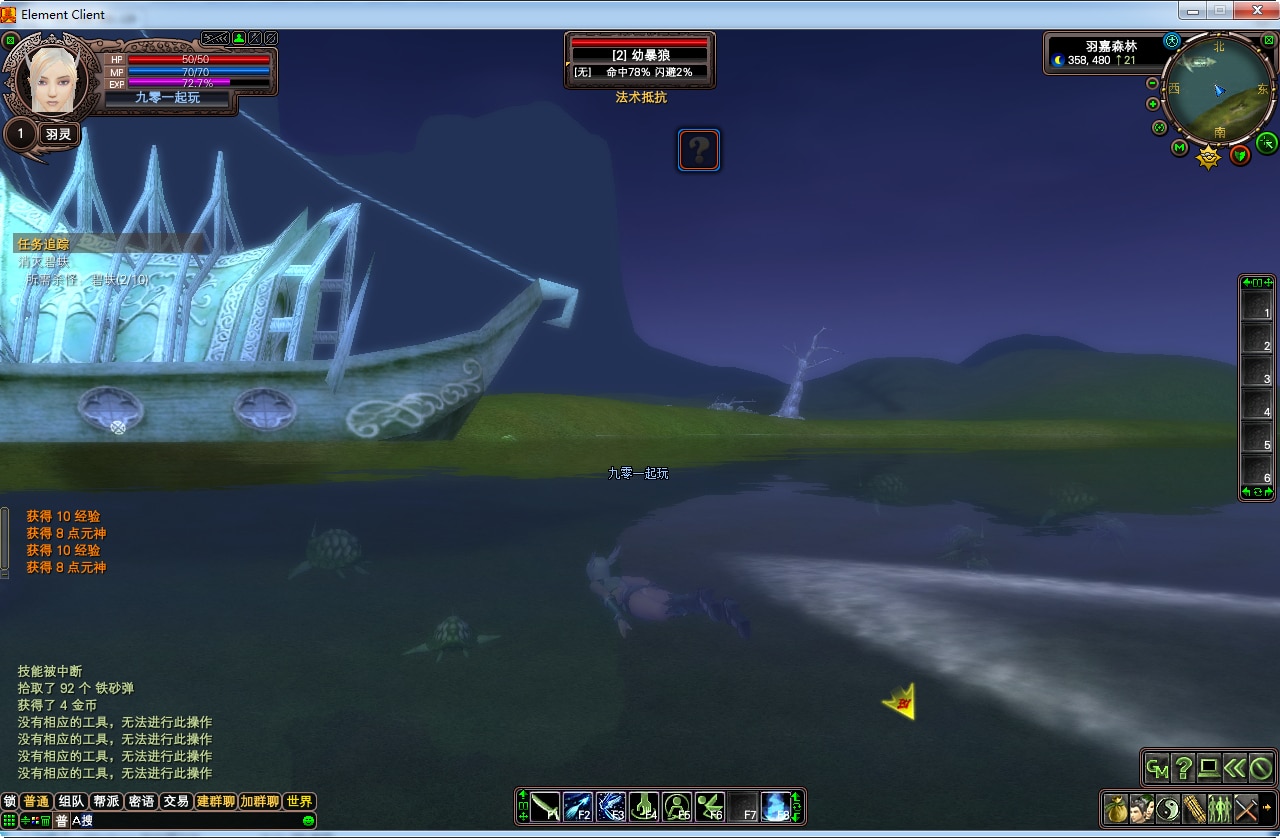Zoom in the minimap with plus button
The image size is (1280, 838).
(1153, 104)
